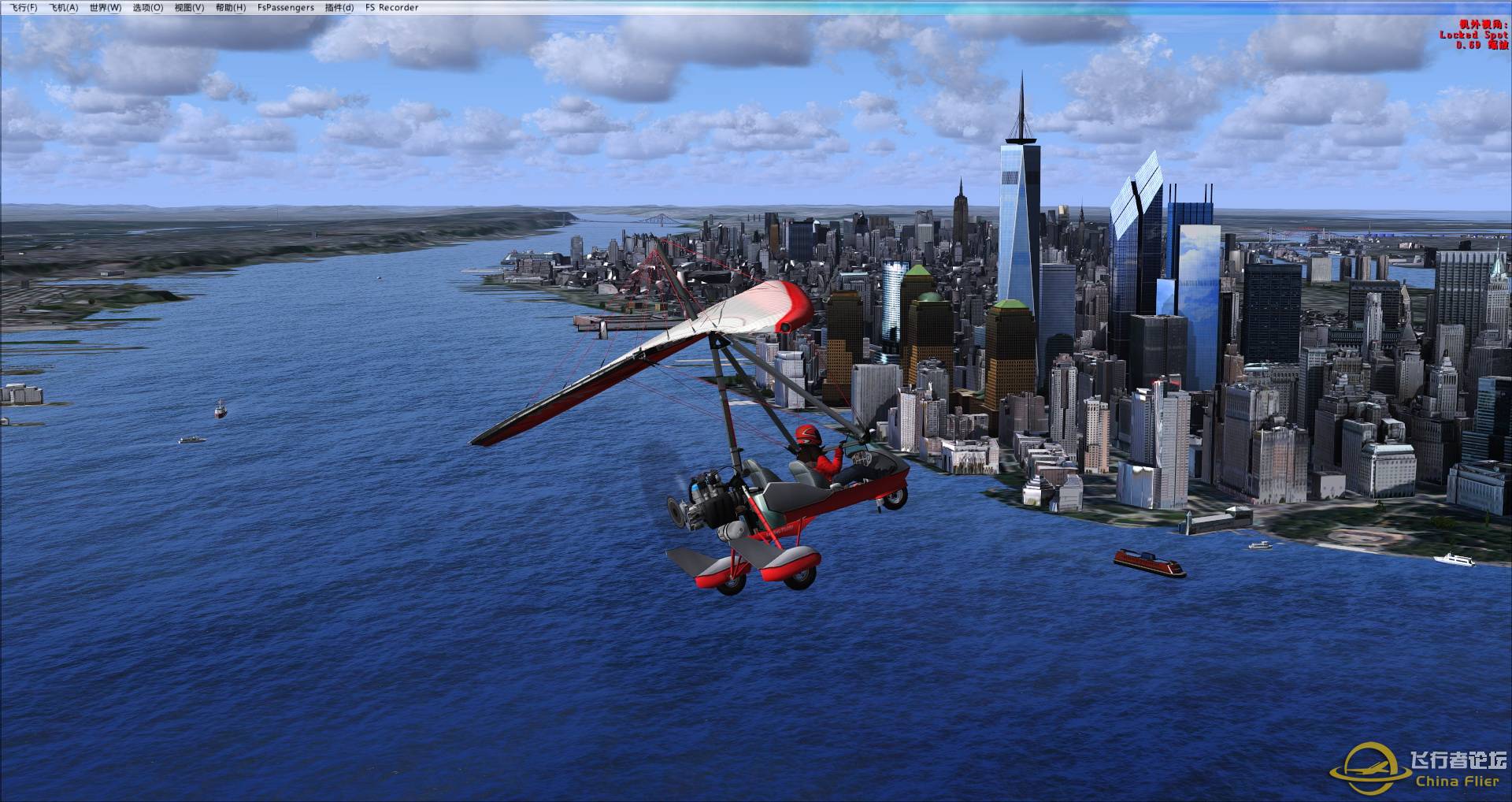Open the 飞机(A) aircraft menu
The height and width of the screenshot is (802, 1512).
pyautogui.click(x=64, y=8)
